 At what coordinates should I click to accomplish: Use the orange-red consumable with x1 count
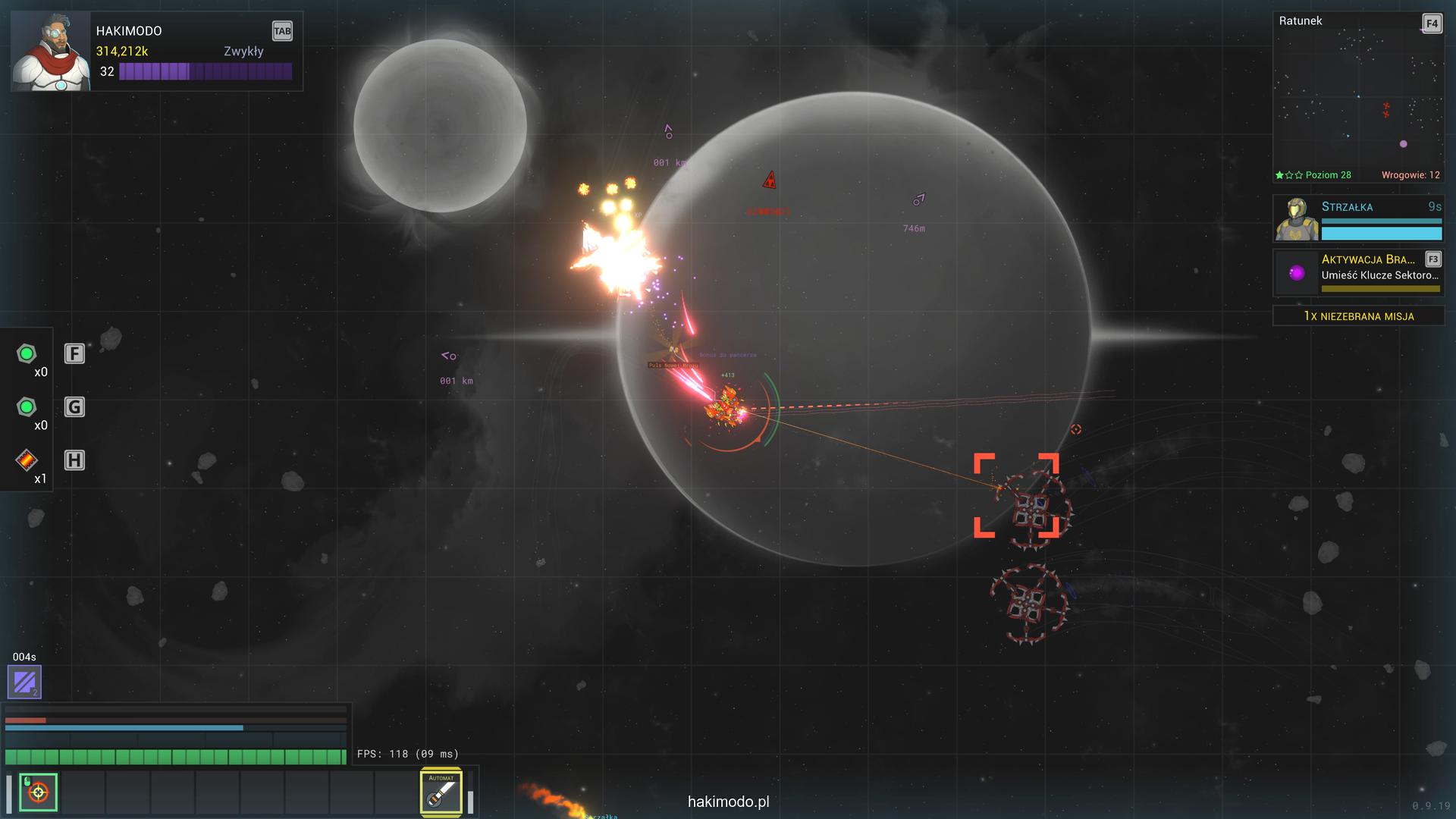click(27, 460)
